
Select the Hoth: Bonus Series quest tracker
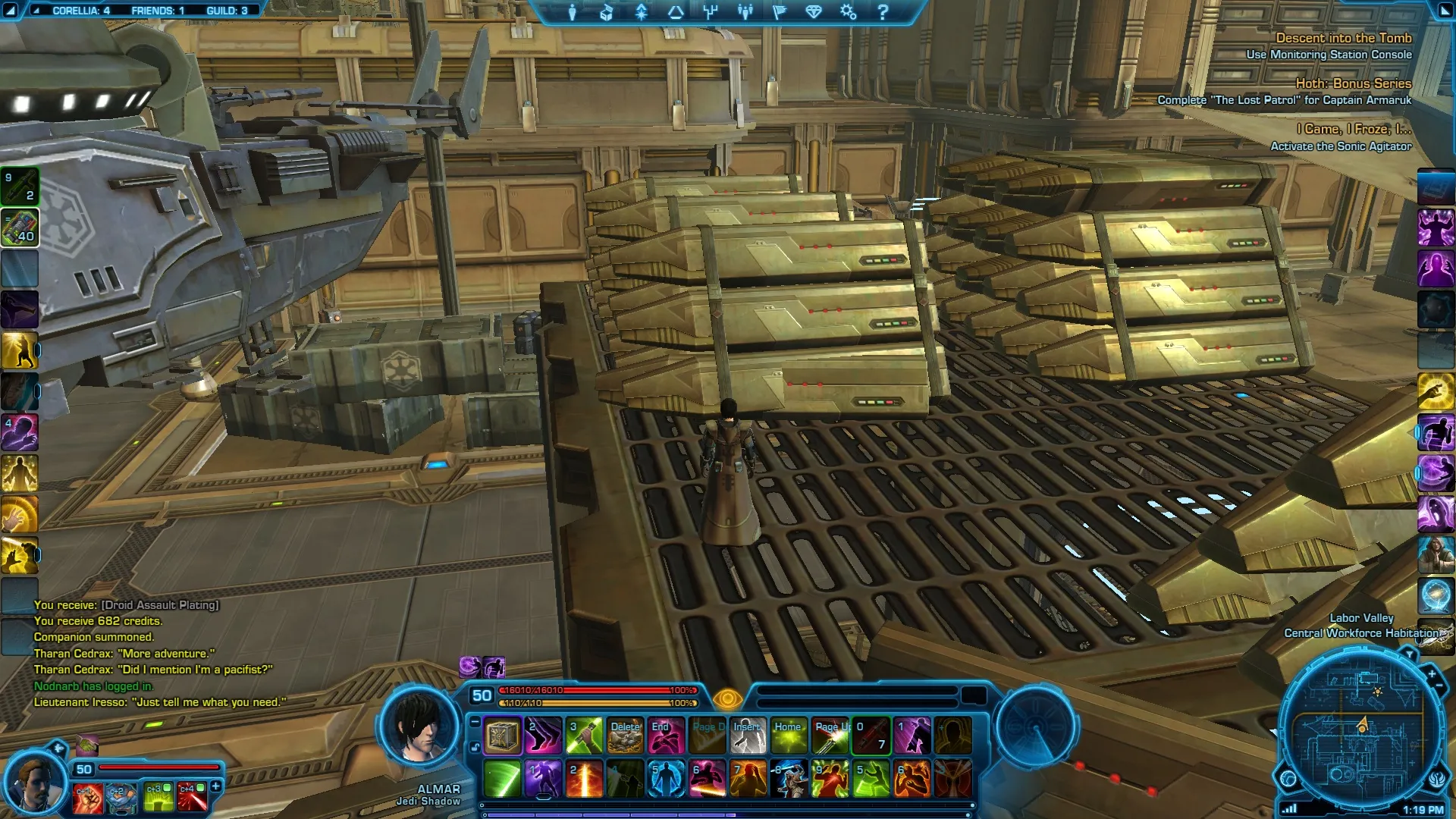[x=1353, y=83]
